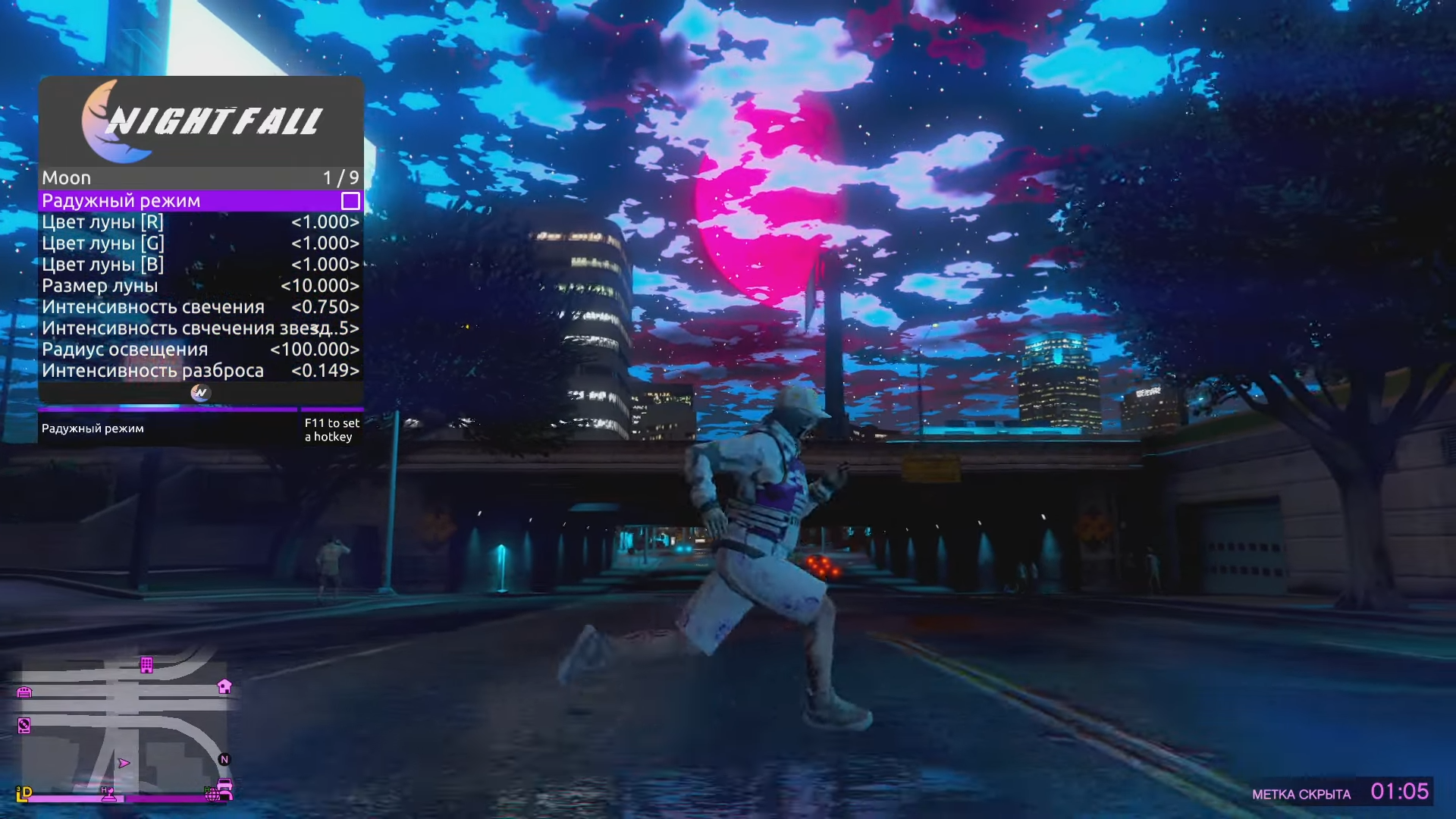
Task: Pick the Интенсивность свечения row
Action: point(200,307)
